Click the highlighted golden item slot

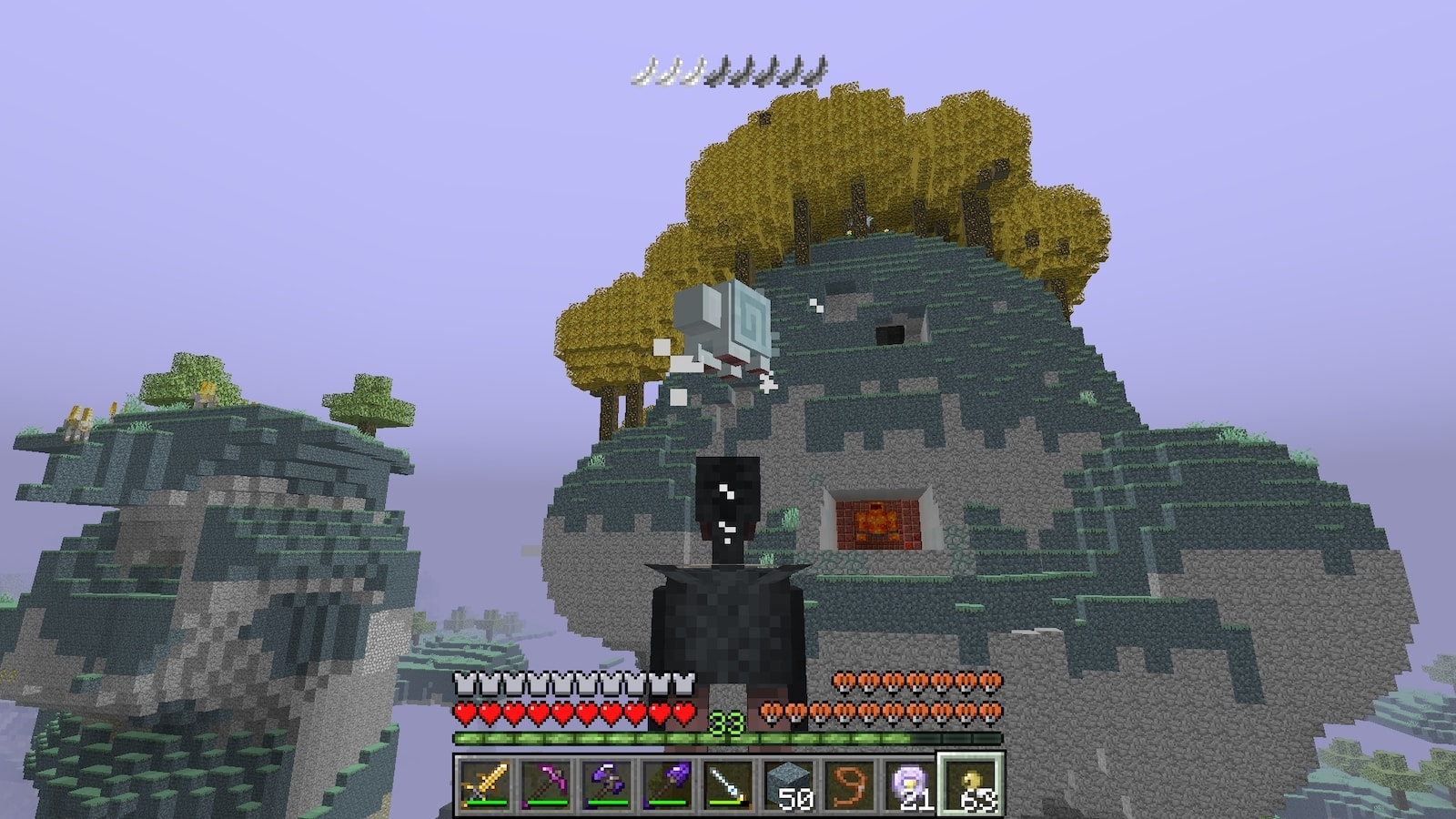pyautogui.click(x=971, y=784)
